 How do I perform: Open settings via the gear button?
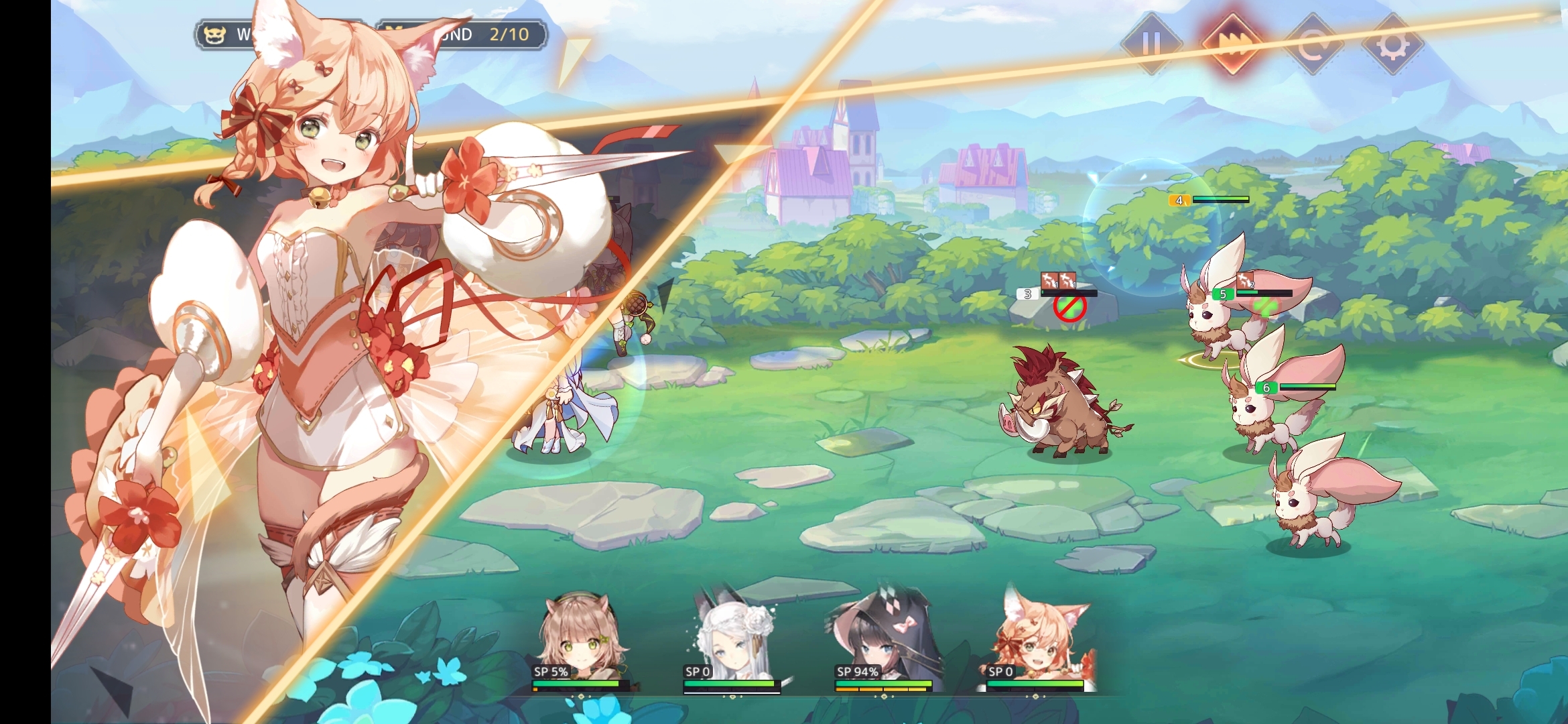coord(1393,44)
